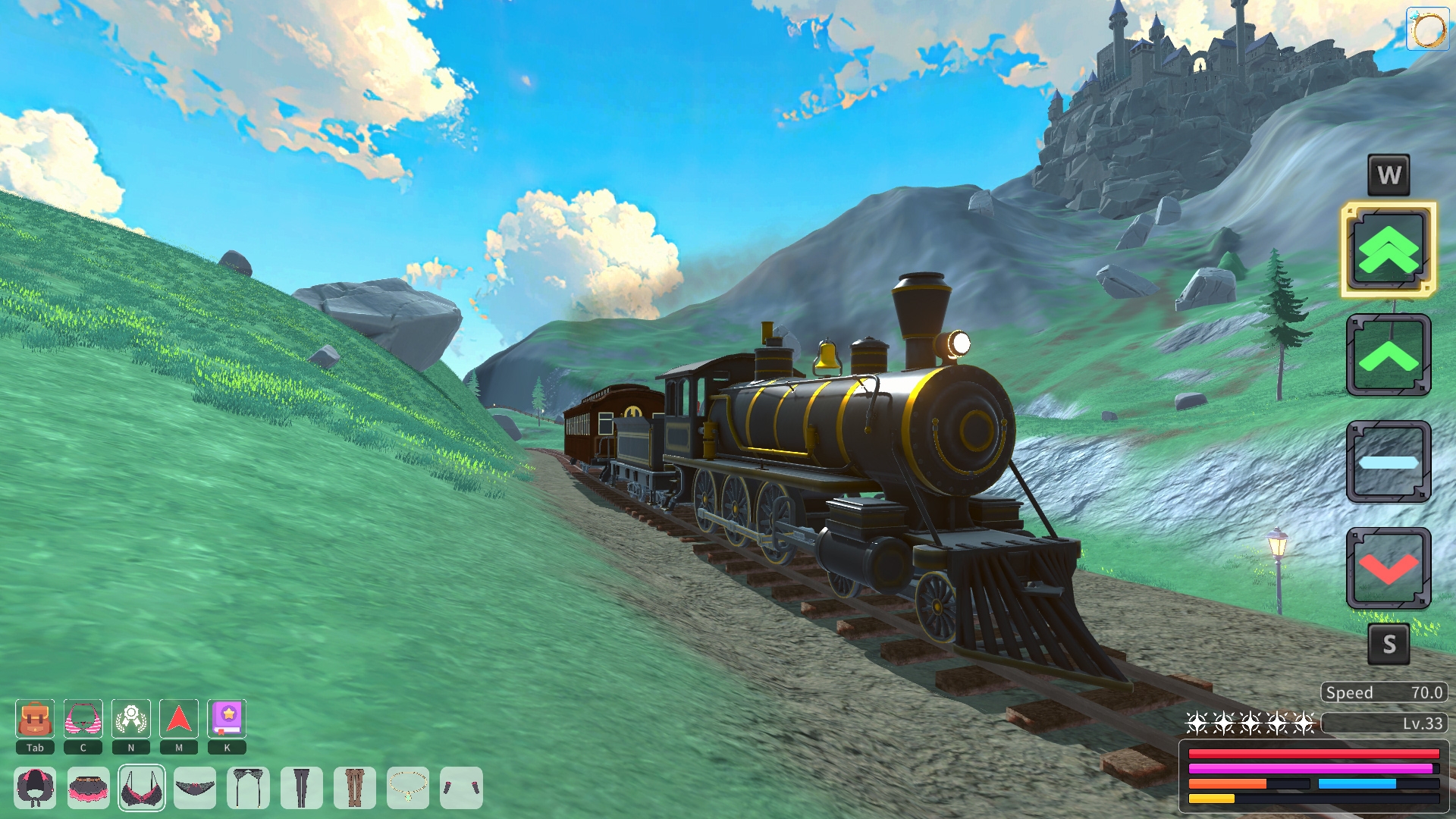This screenshot has width=1456, height=819.
Task: Select the pink ruffled skirt slot
Action: (x=88, y=788)
